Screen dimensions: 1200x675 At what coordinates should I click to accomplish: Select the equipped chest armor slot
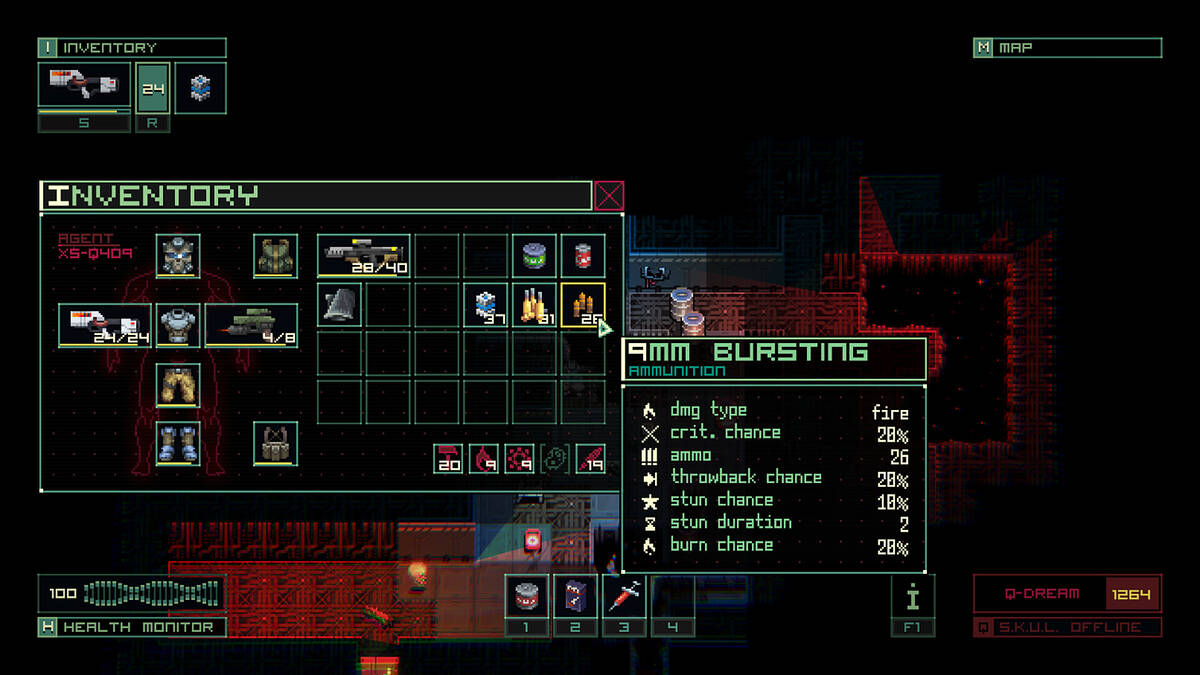(178, 325)
